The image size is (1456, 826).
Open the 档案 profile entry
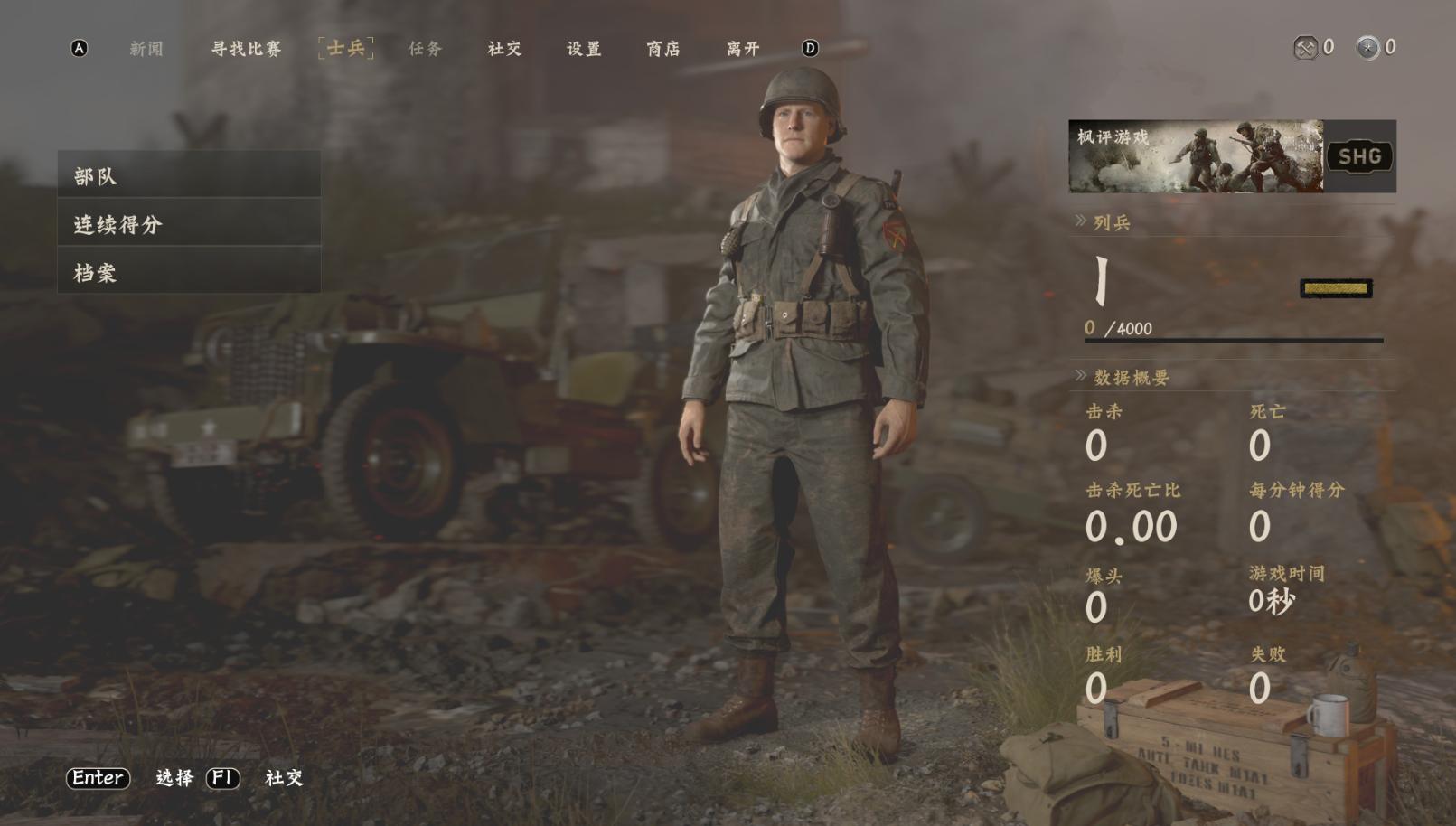coord(189,272)
